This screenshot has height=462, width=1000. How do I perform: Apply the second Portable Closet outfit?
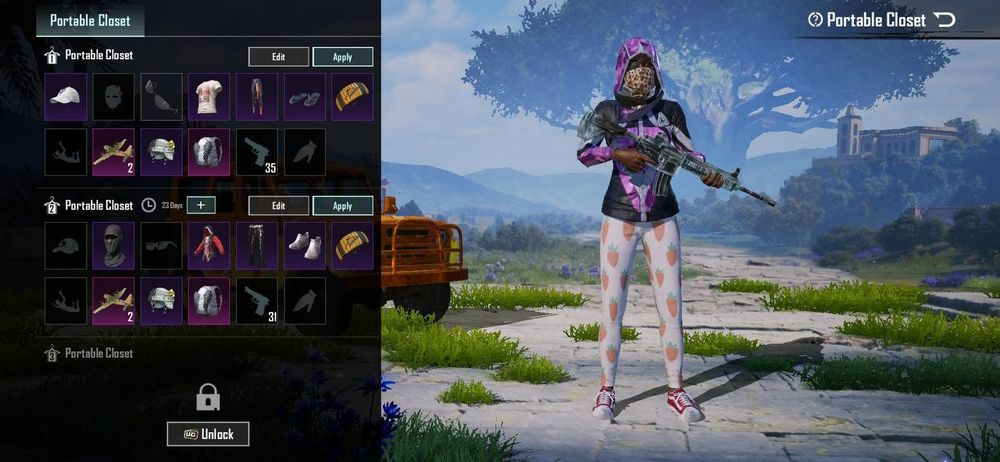[x=343, y=206]
